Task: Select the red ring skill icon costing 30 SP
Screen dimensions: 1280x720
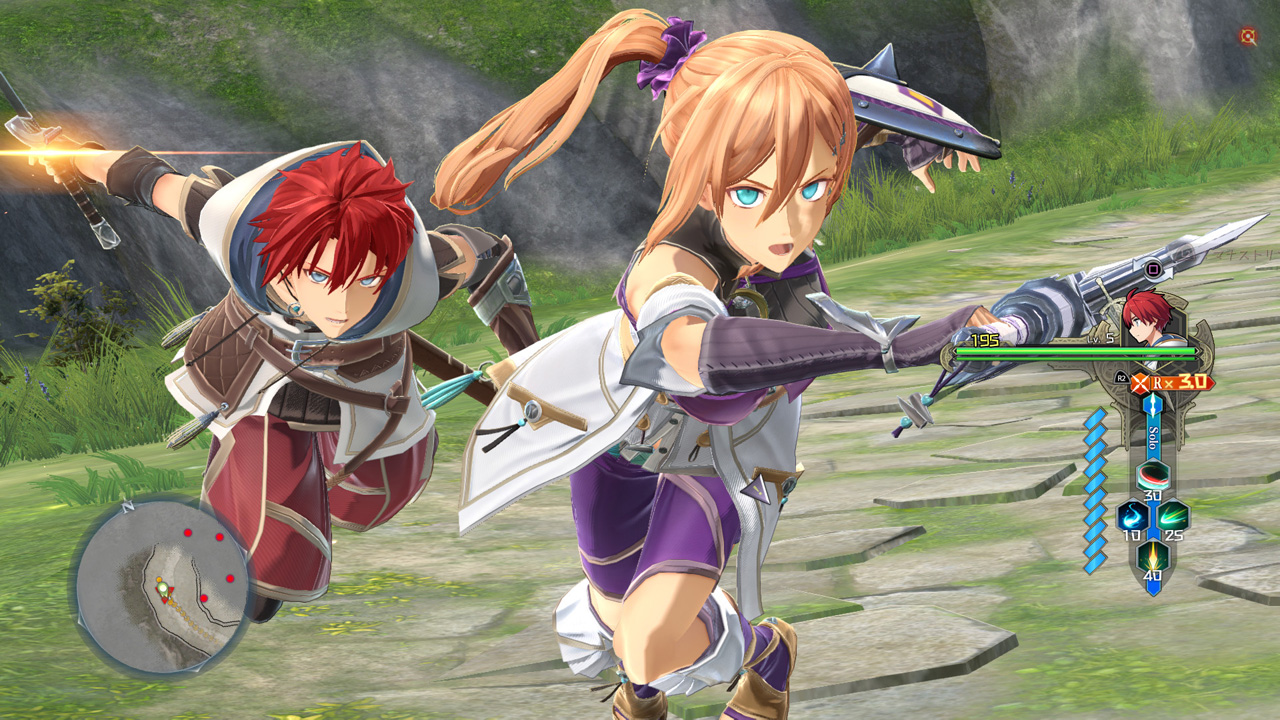Action: pos(1152,476)
